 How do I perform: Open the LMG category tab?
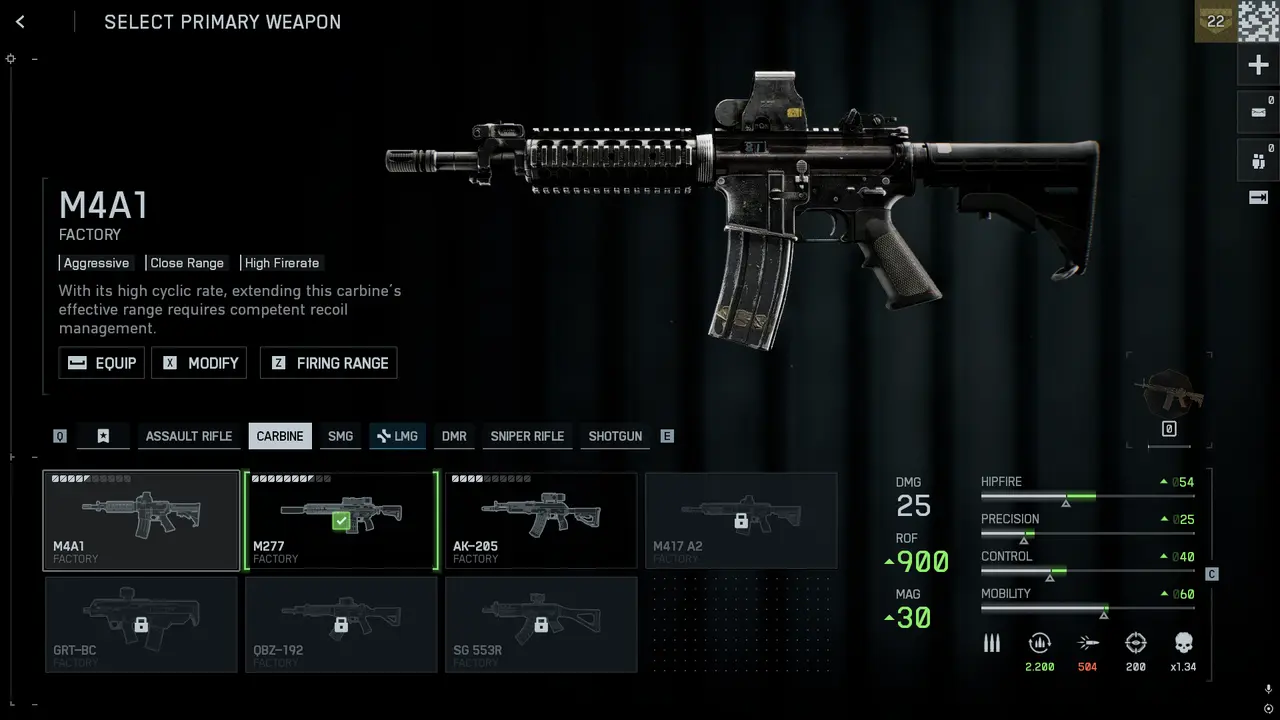(397, 436)
